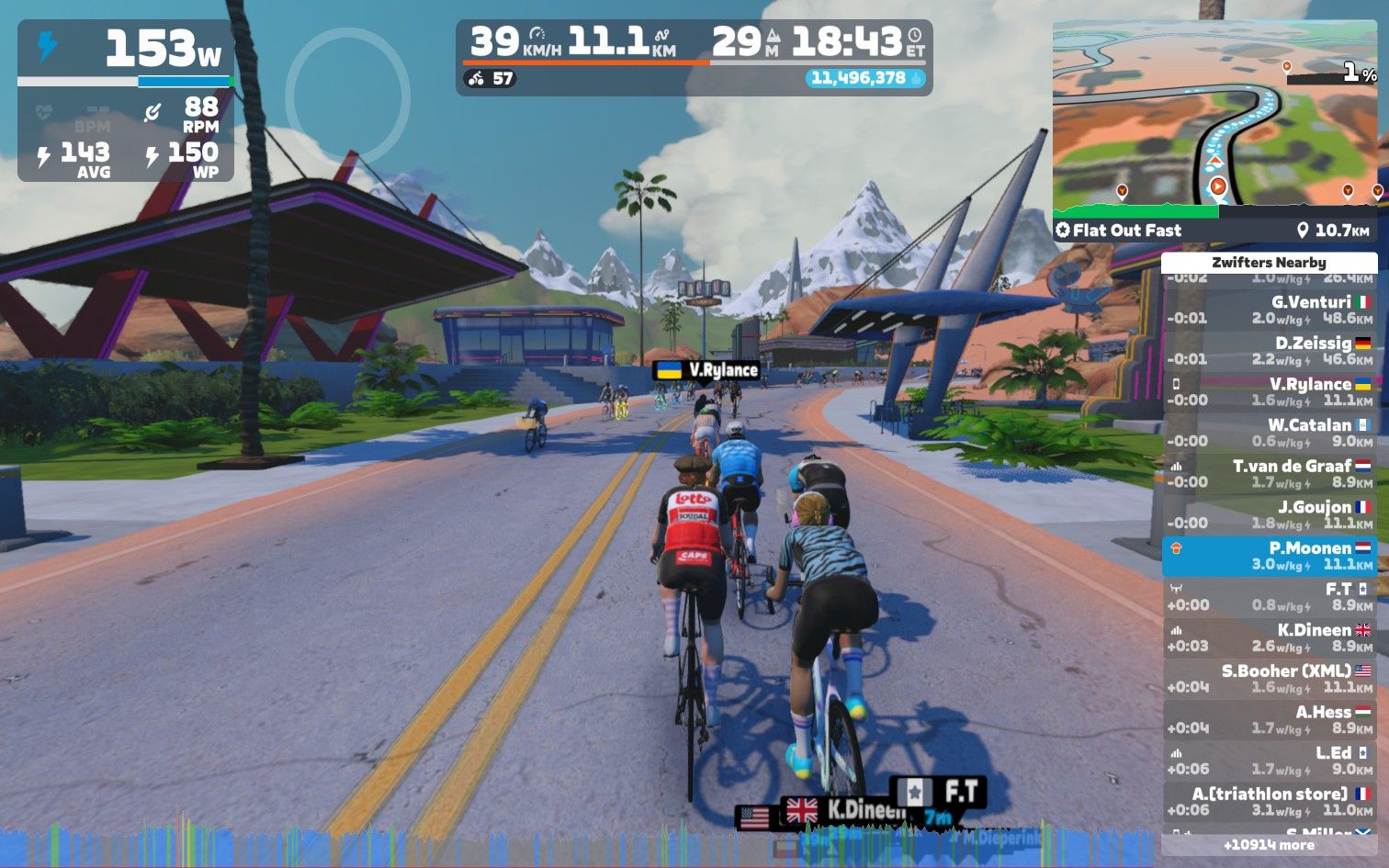Select A.(triathlon store) rider row
The image size is (1389, 868).
pos(1269,801)
